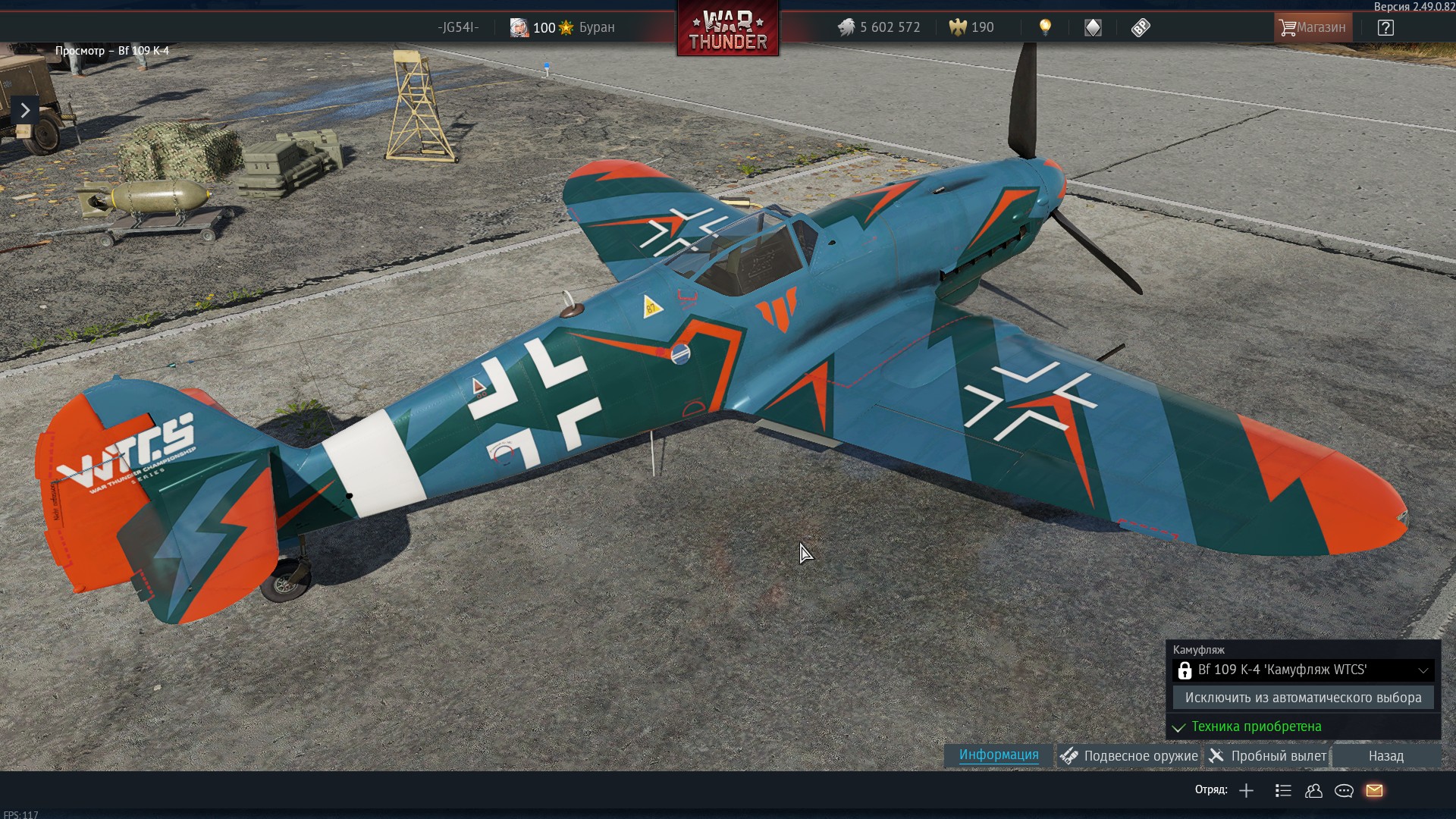Image resolution: width=1456 pixels, height=819 pixels.
Task: Switch to the Информация tab
Action: [x=999, y=755]
